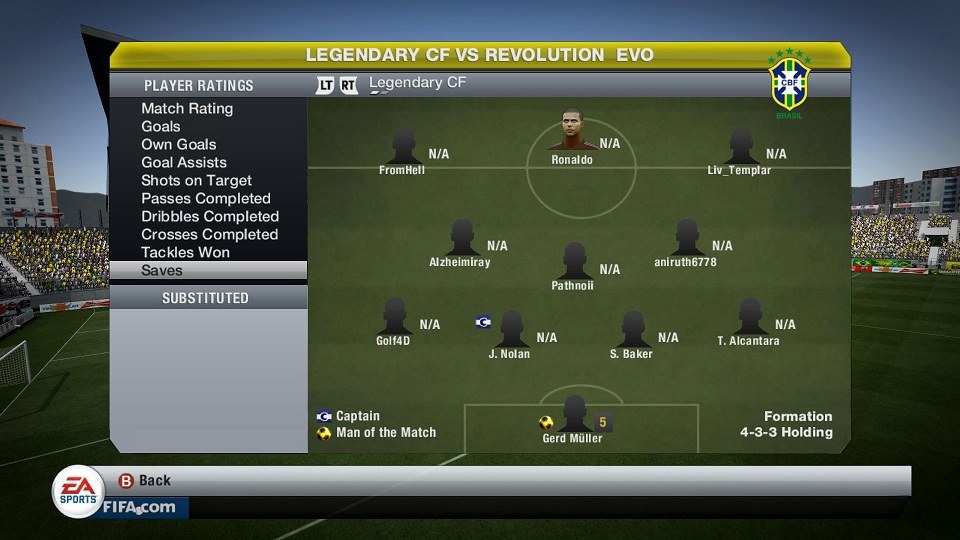Select Shots on Target stat

tap(196, 180)
